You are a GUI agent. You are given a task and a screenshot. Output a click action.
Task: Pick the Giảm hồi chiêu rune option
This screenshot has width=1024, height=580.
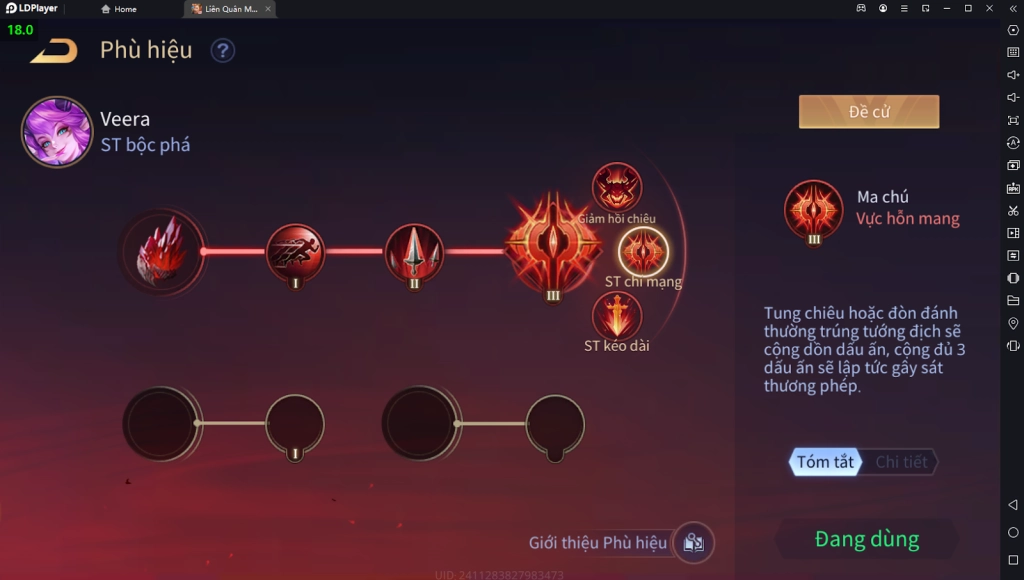coord(616,188)
